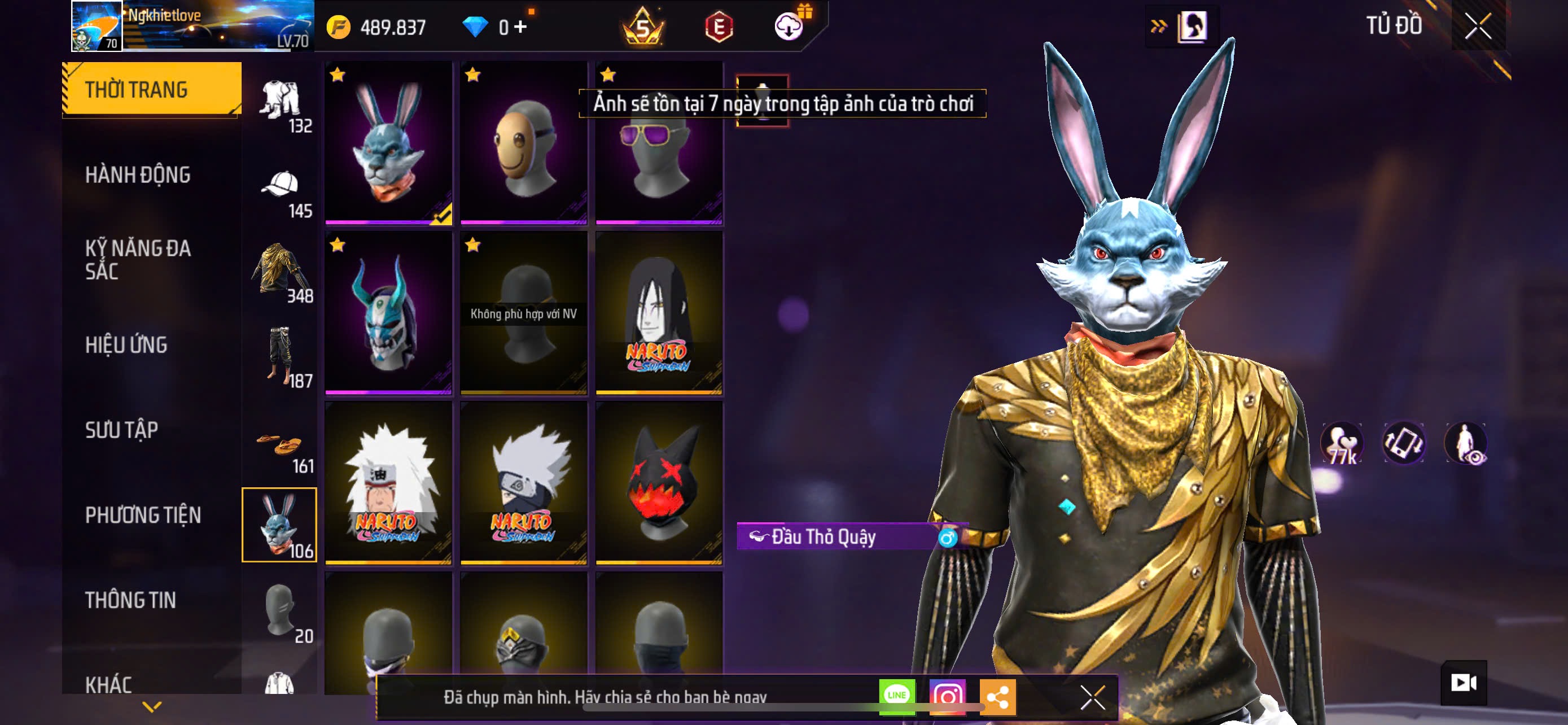The image size is (1568, 725).
Task: Open the THÔNG TIN section
Action: point(130,600)
